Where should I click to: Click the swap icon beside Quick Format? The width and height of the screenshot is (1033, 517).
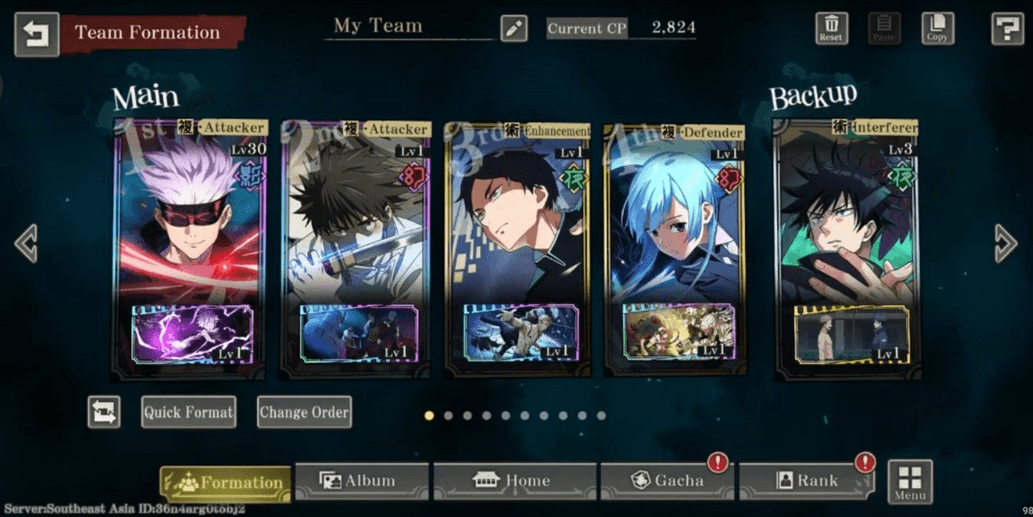click(x=104, y=412)
